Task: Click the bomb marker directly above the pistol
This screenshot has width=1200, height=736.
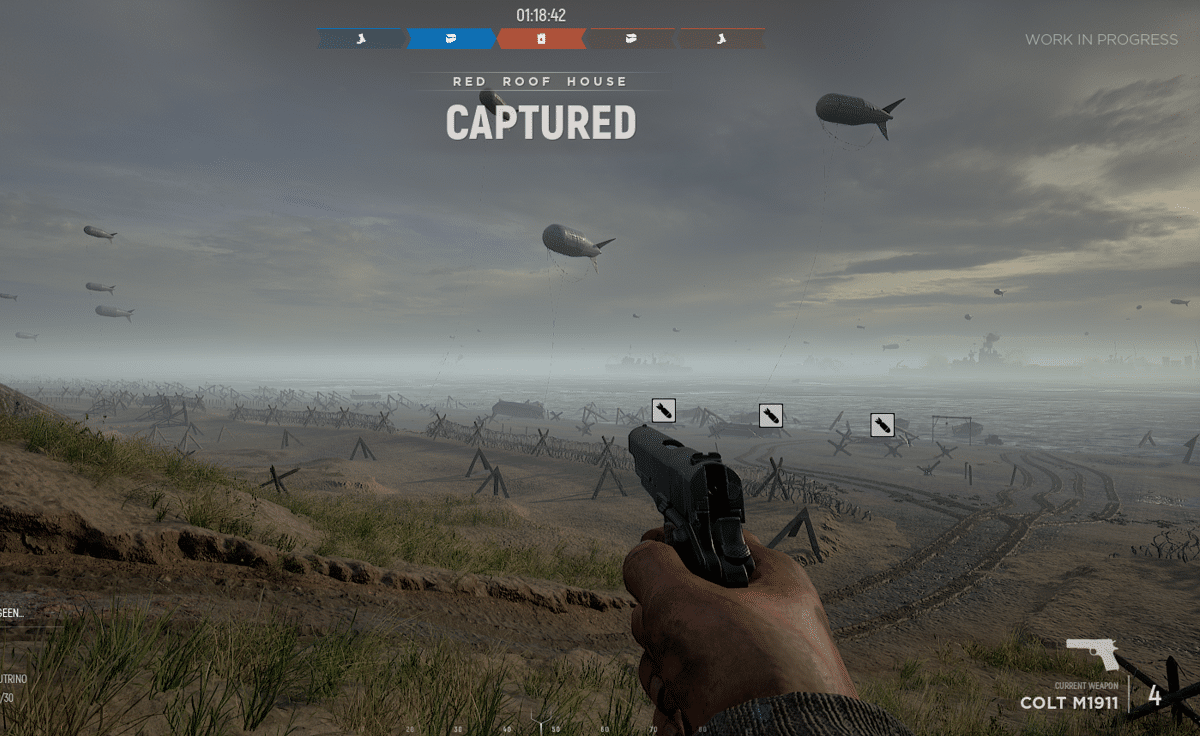Action: 664,410
